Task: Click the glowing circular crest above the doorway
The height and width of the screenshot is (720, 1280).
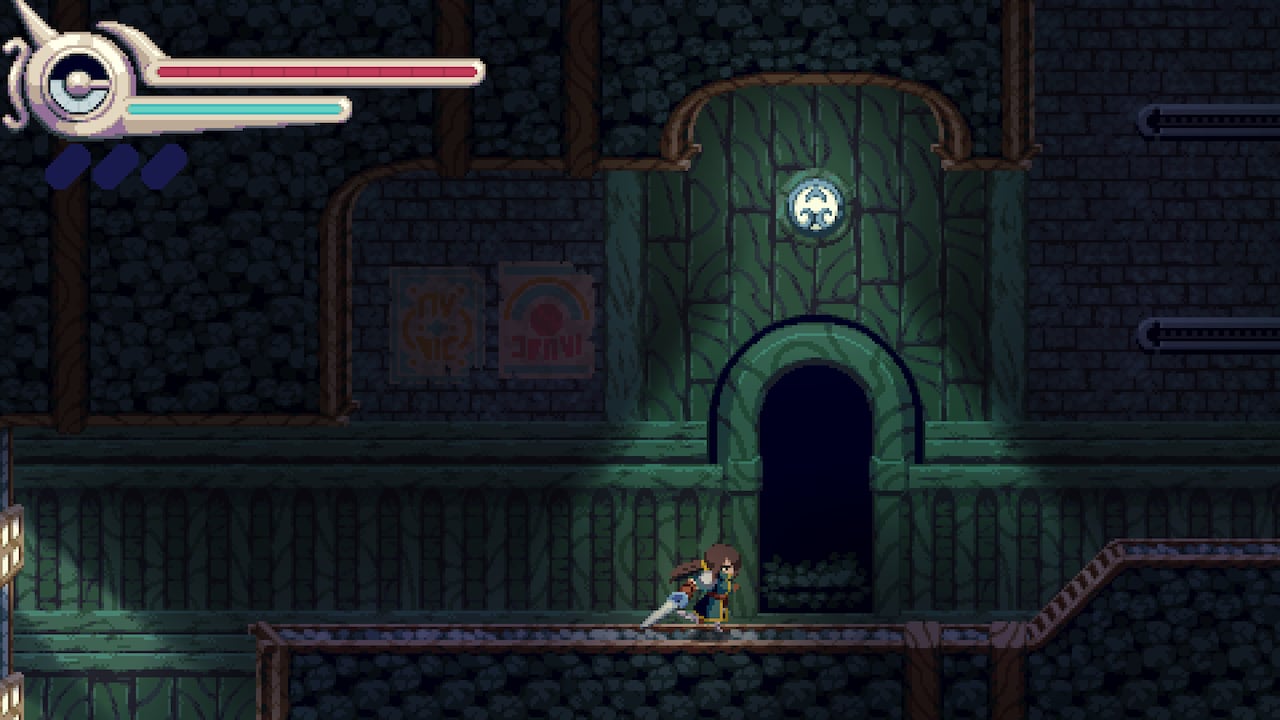Action: point(818,205)
